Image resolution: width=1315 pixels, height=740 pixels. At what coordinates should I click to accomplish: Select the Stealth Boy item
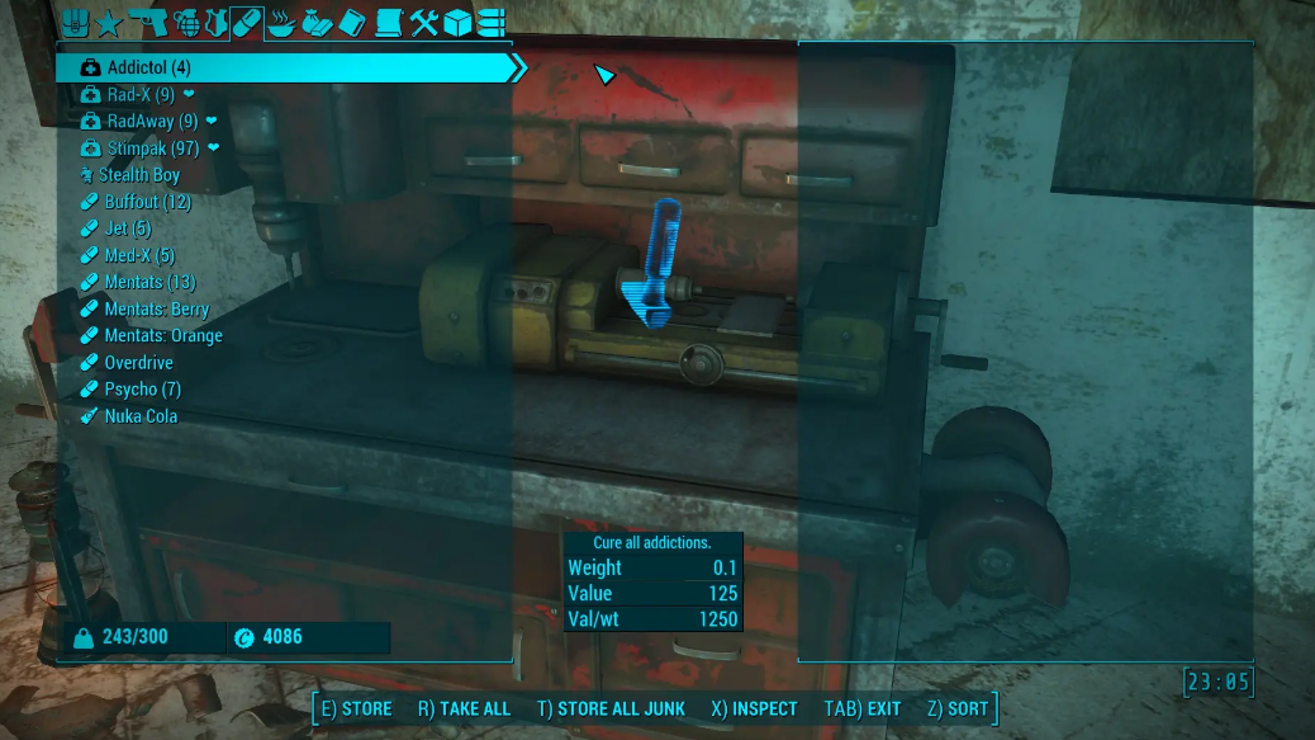click(138, 176)
